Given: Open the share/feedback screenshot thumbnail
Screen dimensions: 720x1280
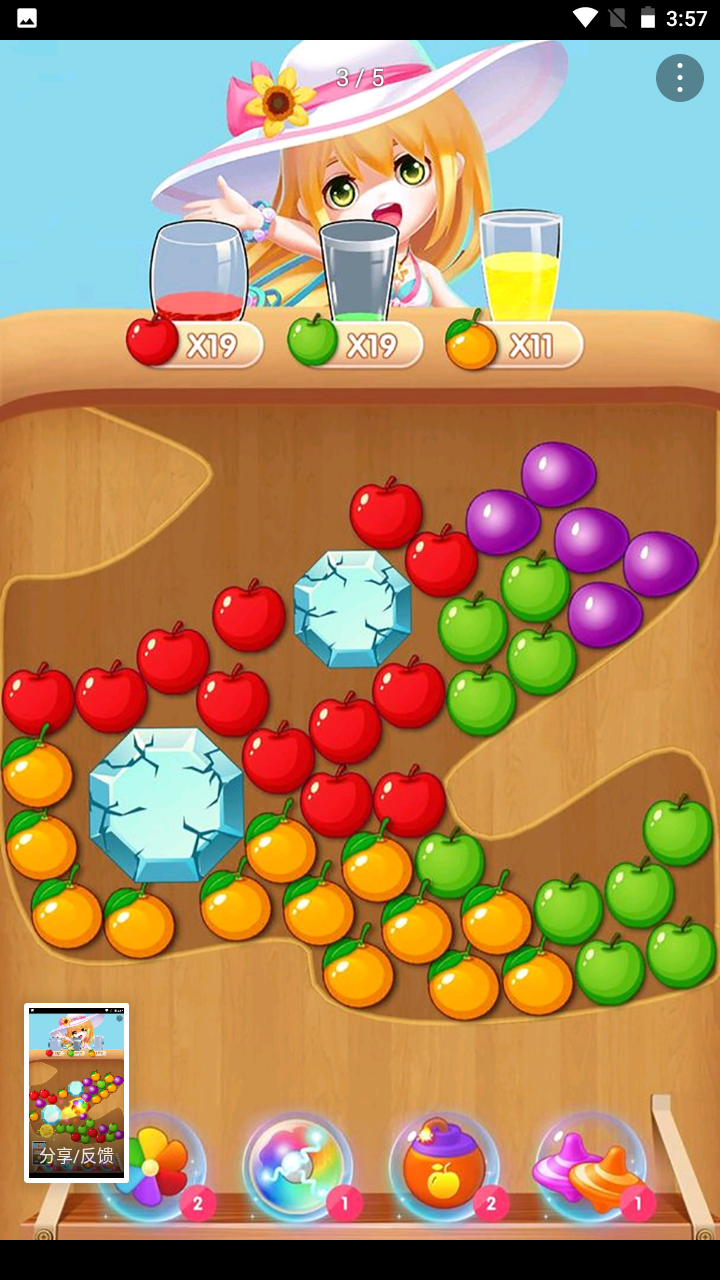Looking at the screenshot, I should pyautogui.click(x=77, y=1093).
